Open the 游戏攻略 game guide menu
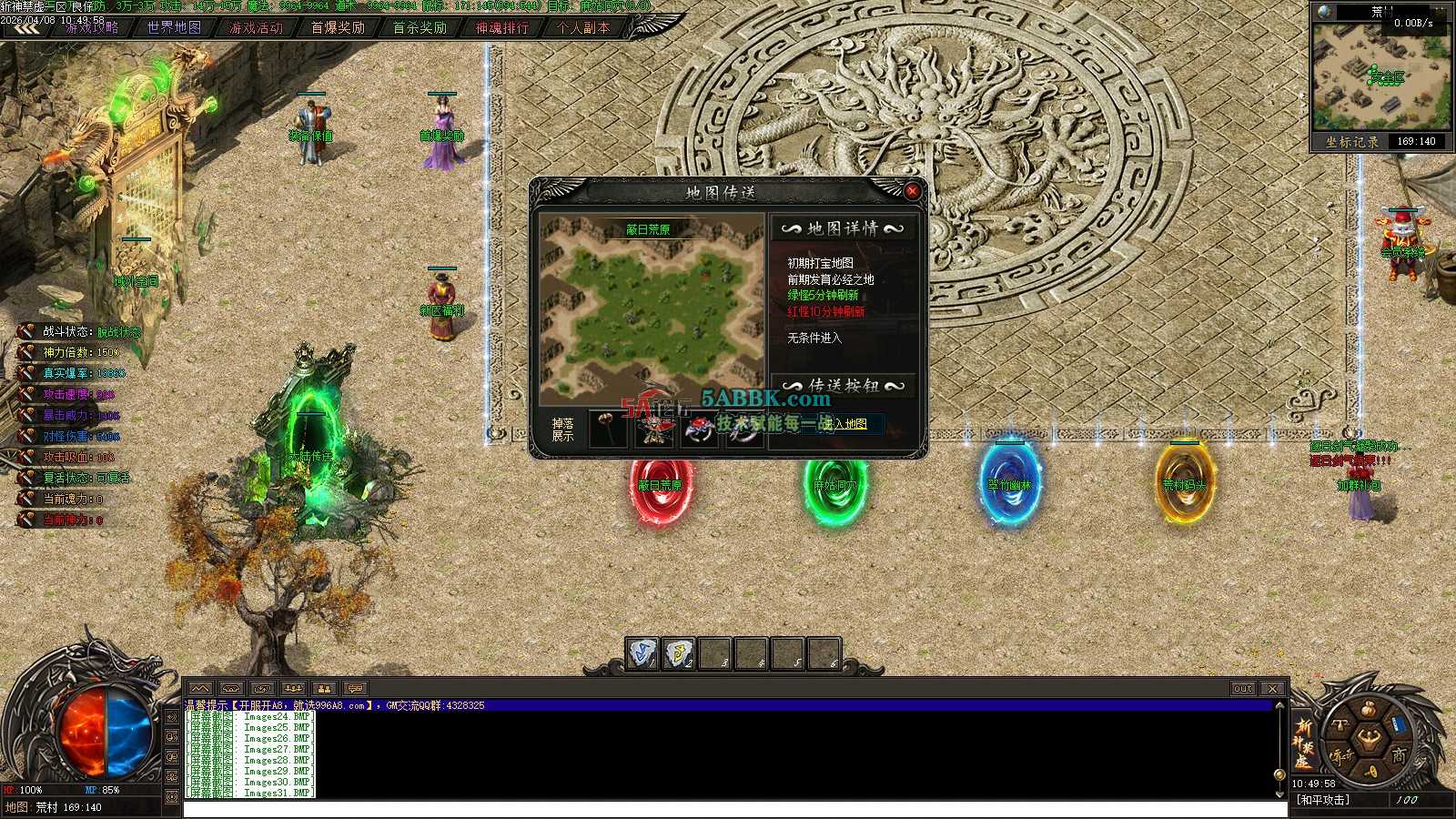 92,27
